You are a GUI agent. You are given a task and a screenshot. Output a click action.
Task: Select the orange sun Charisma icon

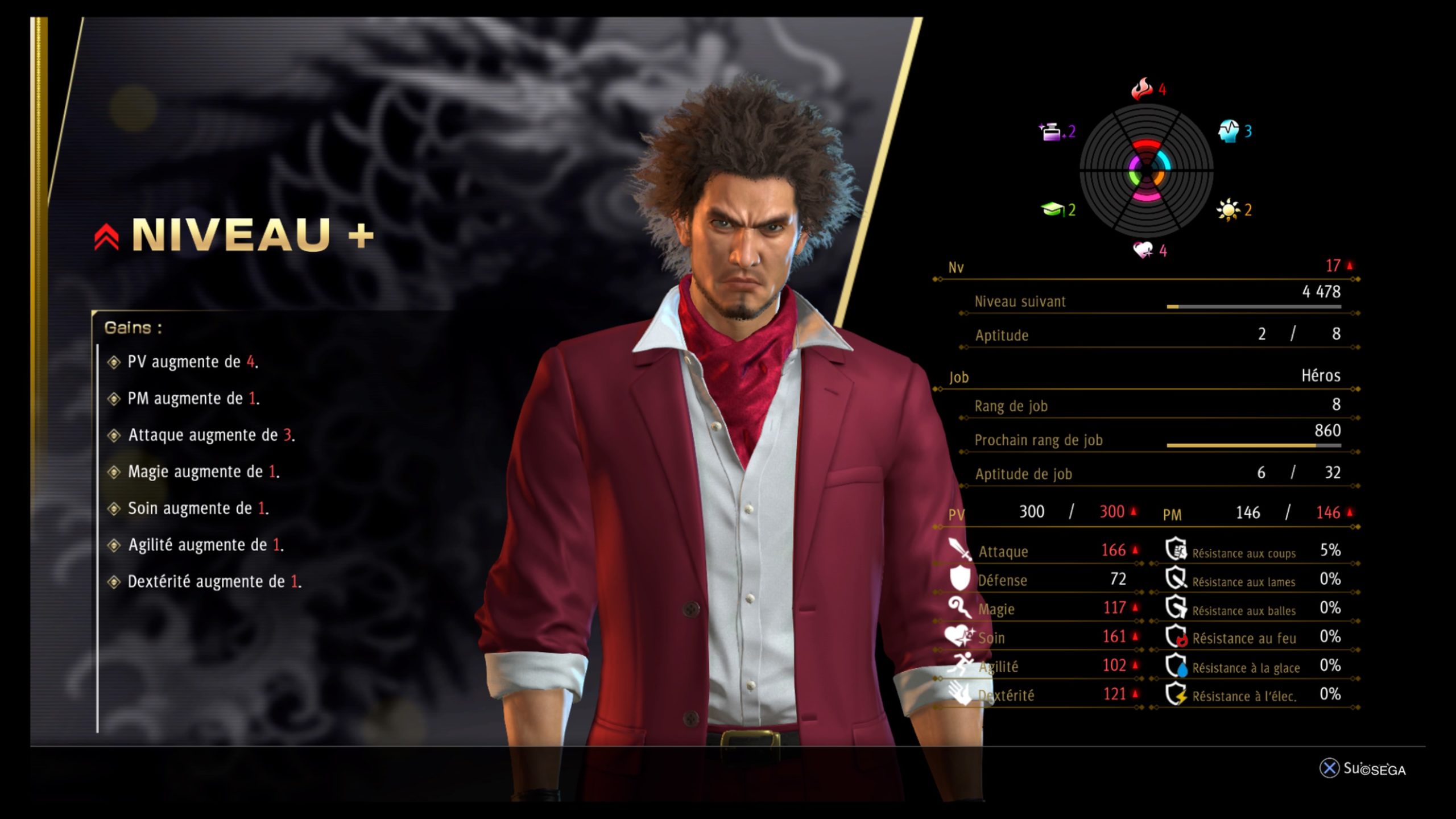coord(1228,210)
